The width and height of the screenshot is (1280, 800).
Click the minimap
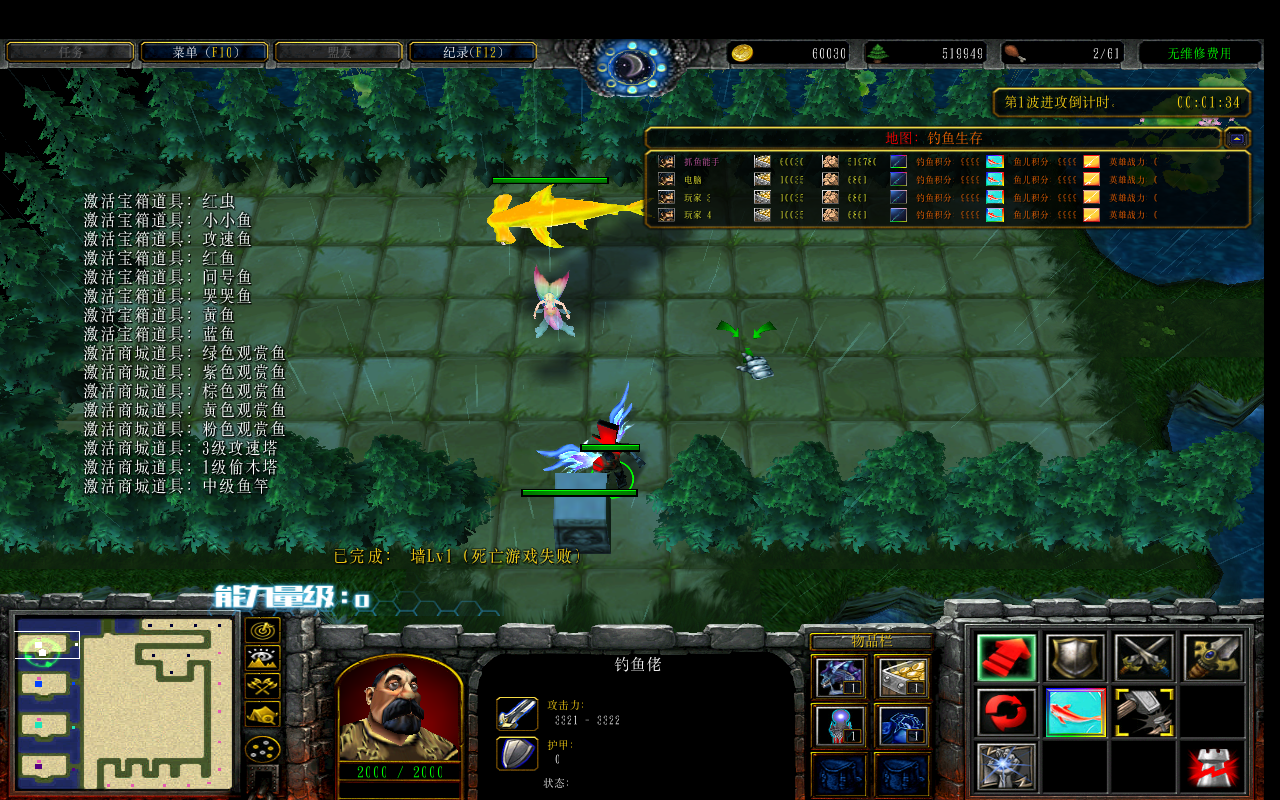(x=125, y=703)
